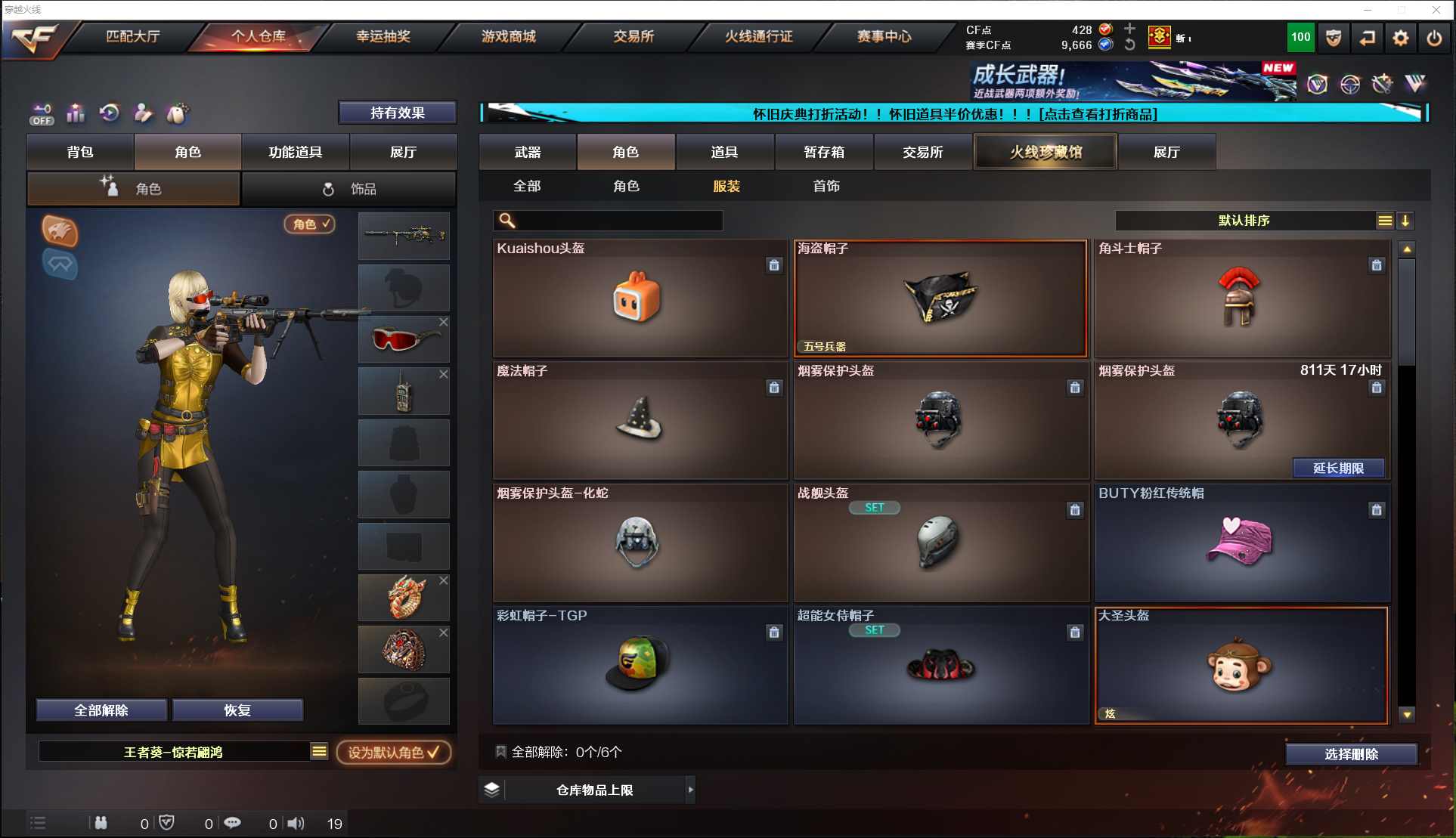Open the gear settings icon
Image resolution: width=1456 pixels, height=838 pixels.
[x=1400, y=38]
